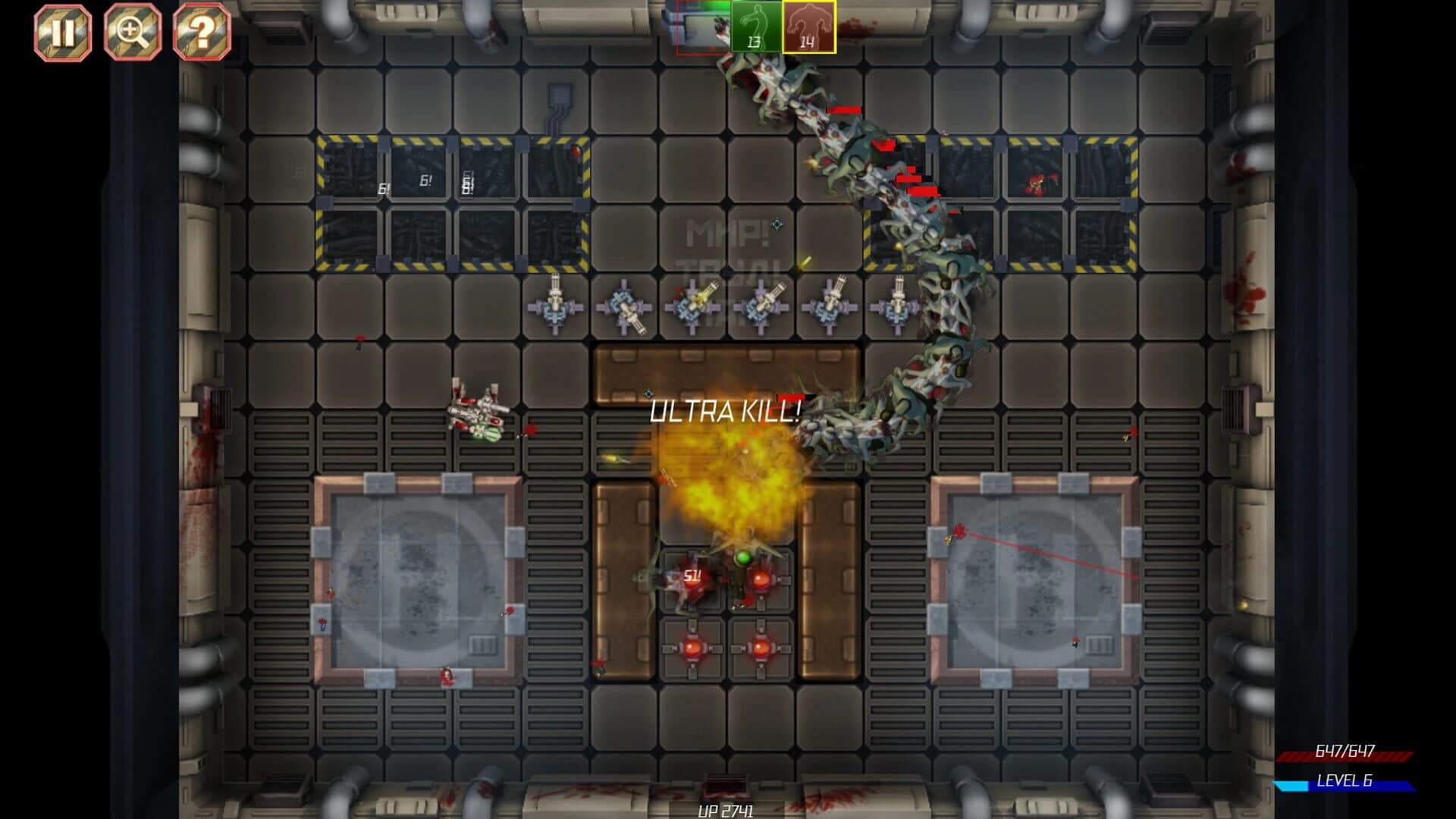Click the ULTRA KILL announcement text
The width and height of the screenshot is (1456, 819).
pyautogui.click(x=724, y=411)
